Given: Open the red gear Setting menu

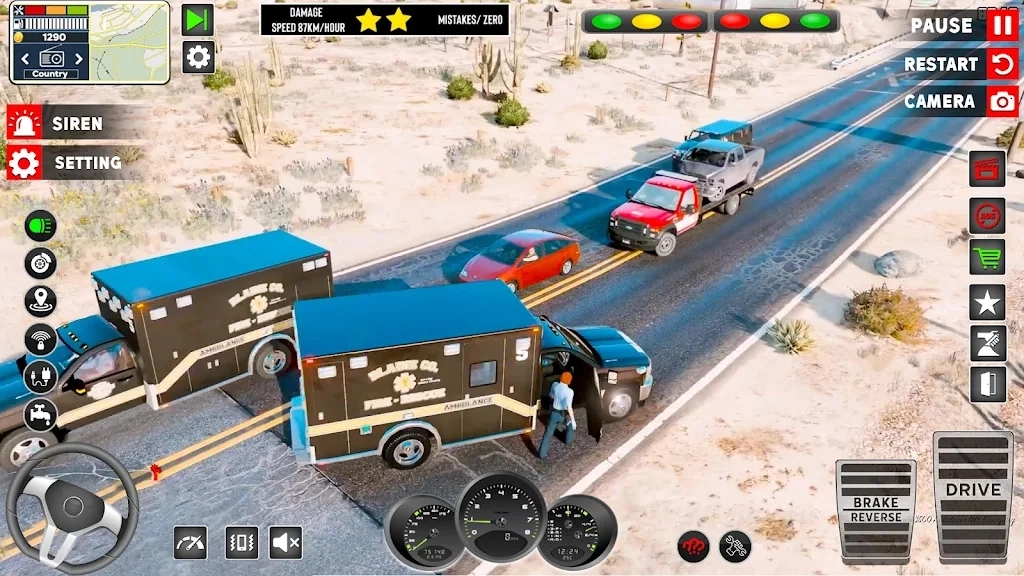Looking at the screenshot, I should pos(24,162).
